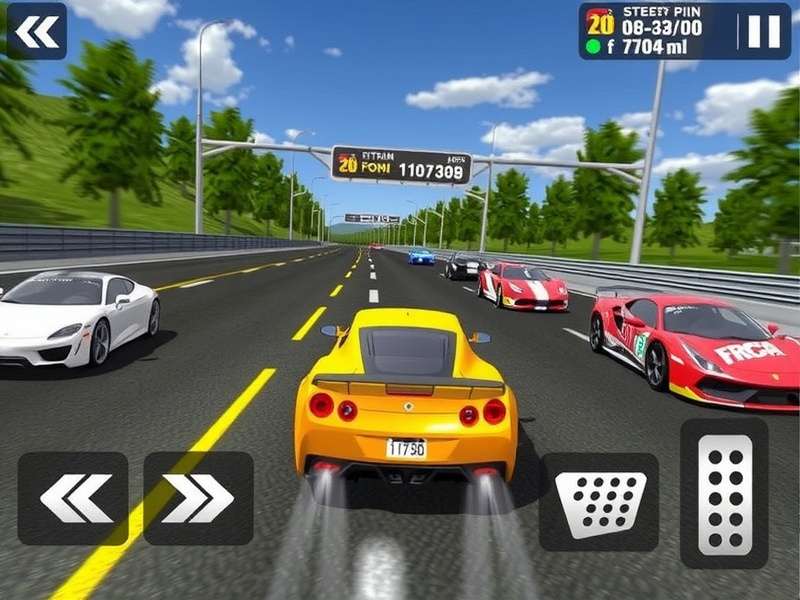Push the tall gas pedal
The height and width of the screenshot is (600, 800).
[x=724, y=493]
